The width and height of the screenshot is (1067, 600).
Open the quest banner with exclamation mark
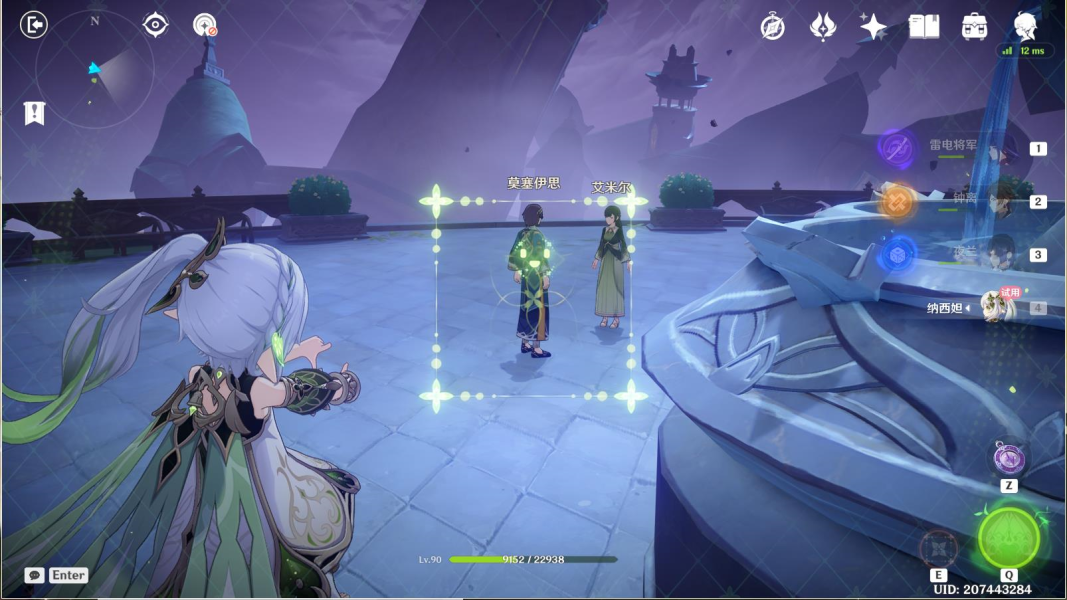(x=35, y=112)
